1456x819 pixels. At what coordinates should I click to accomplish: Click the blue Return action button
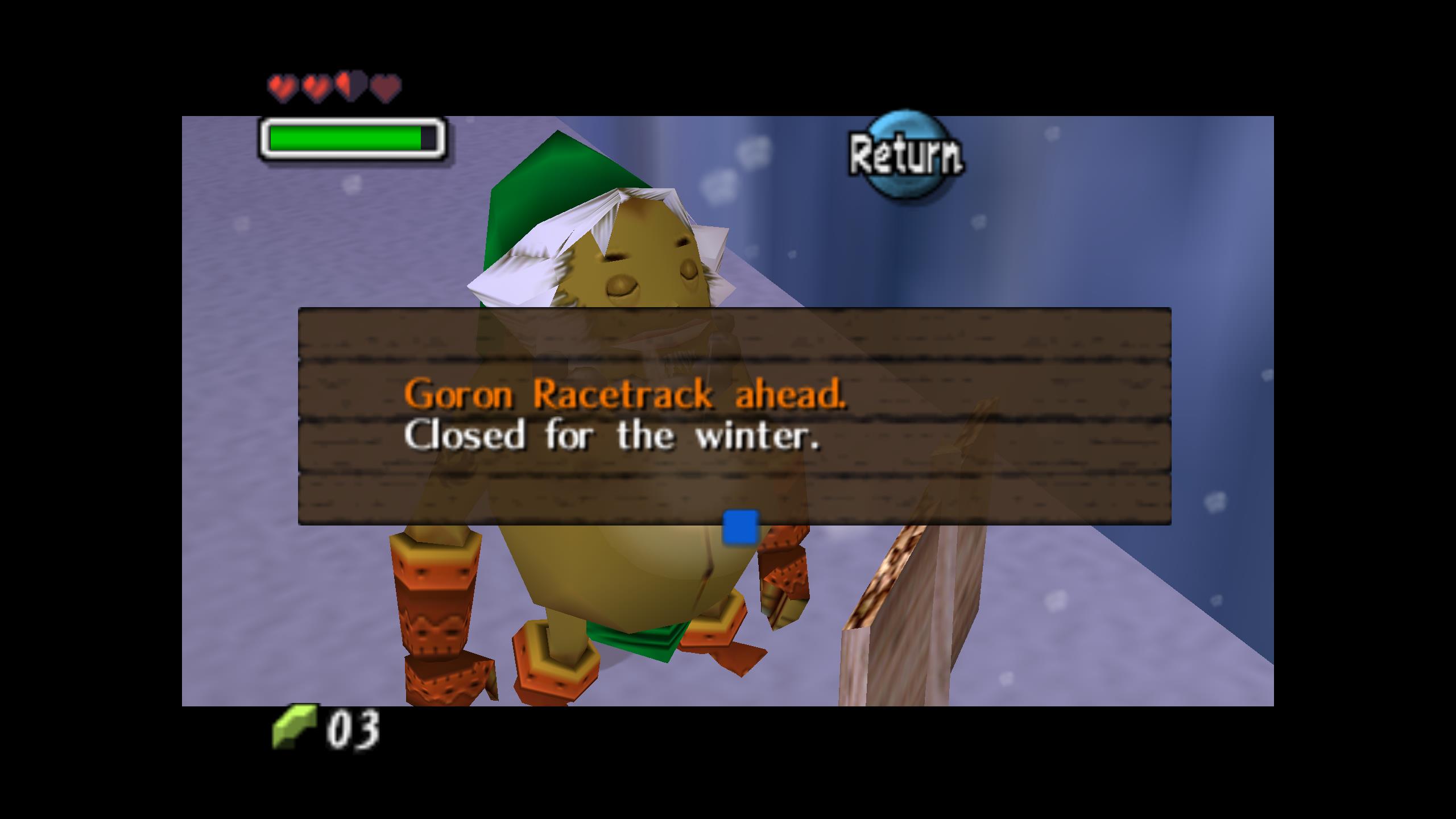(x=905, y=155)
